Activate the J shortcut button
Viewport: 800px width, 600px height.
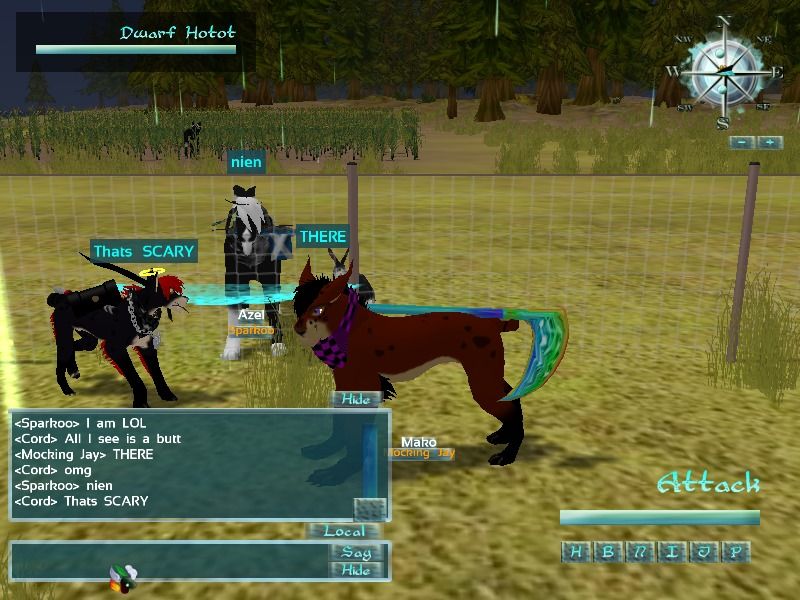coord(702,552)
